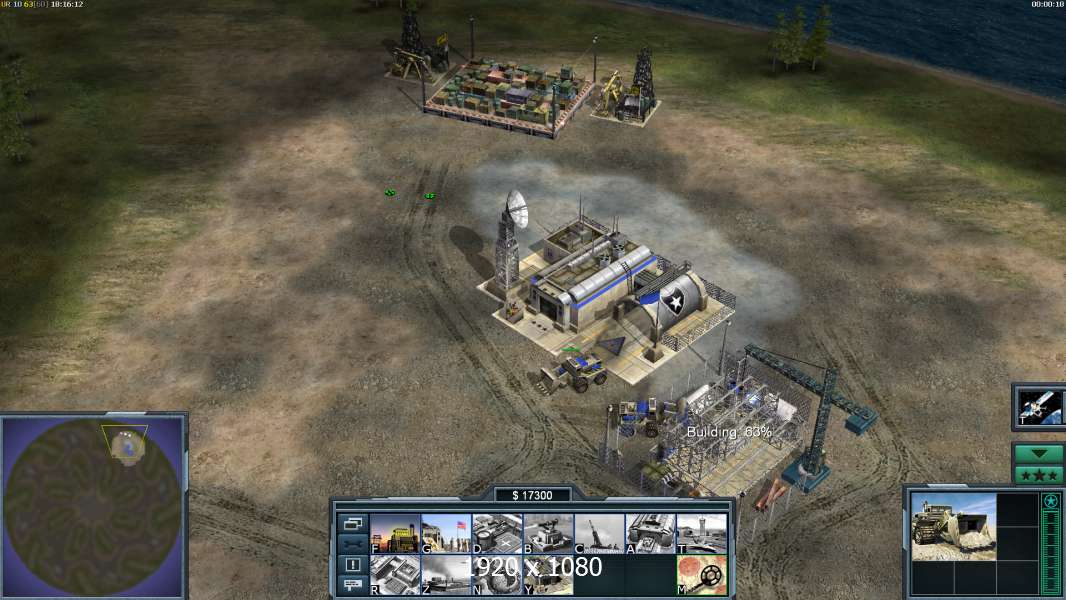Select the build icon labeled R
Viewport: 1066px width, 600px height.
(395, 575)
